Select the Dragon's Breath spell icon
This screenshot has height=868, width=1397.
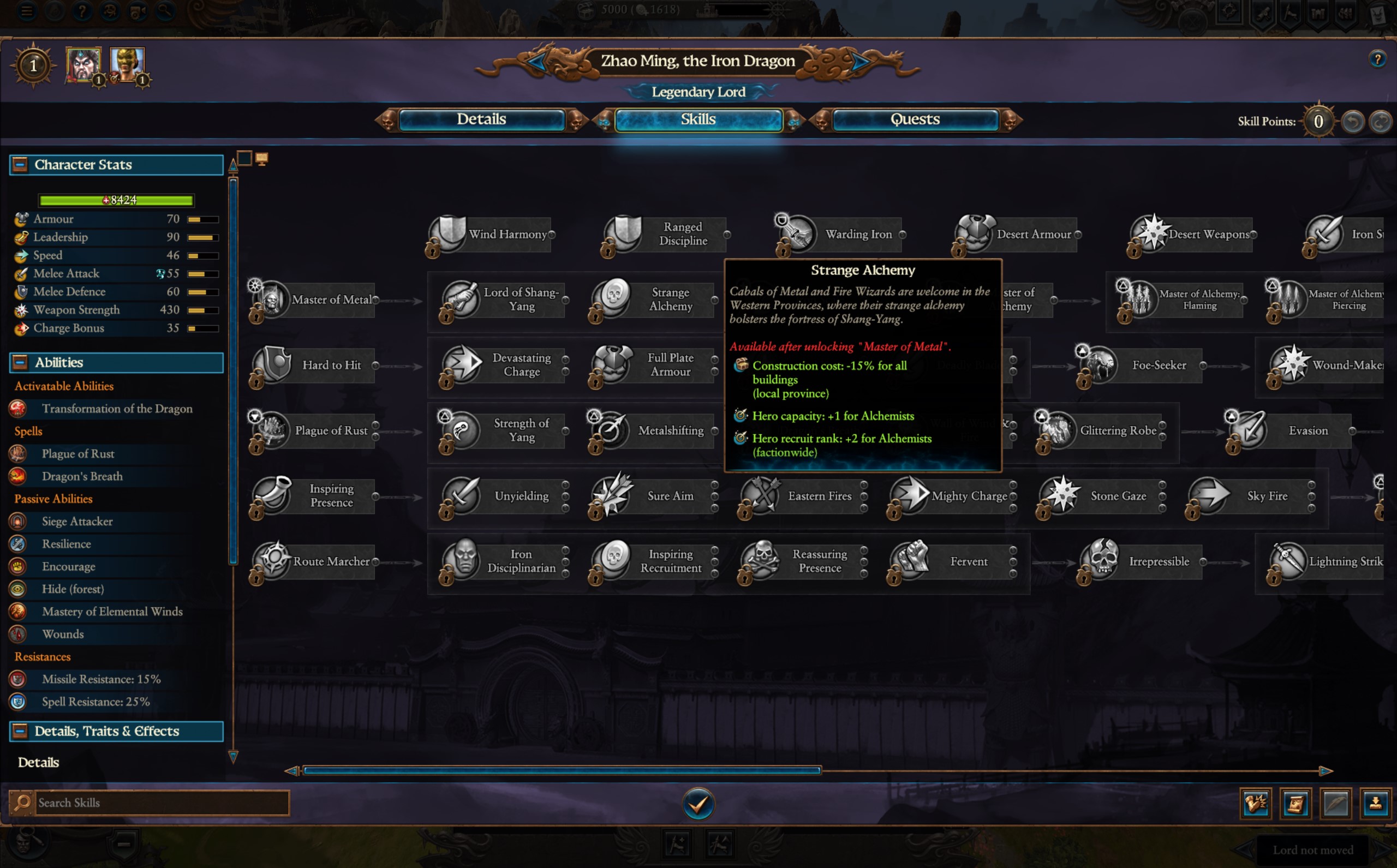coord(19,476)
